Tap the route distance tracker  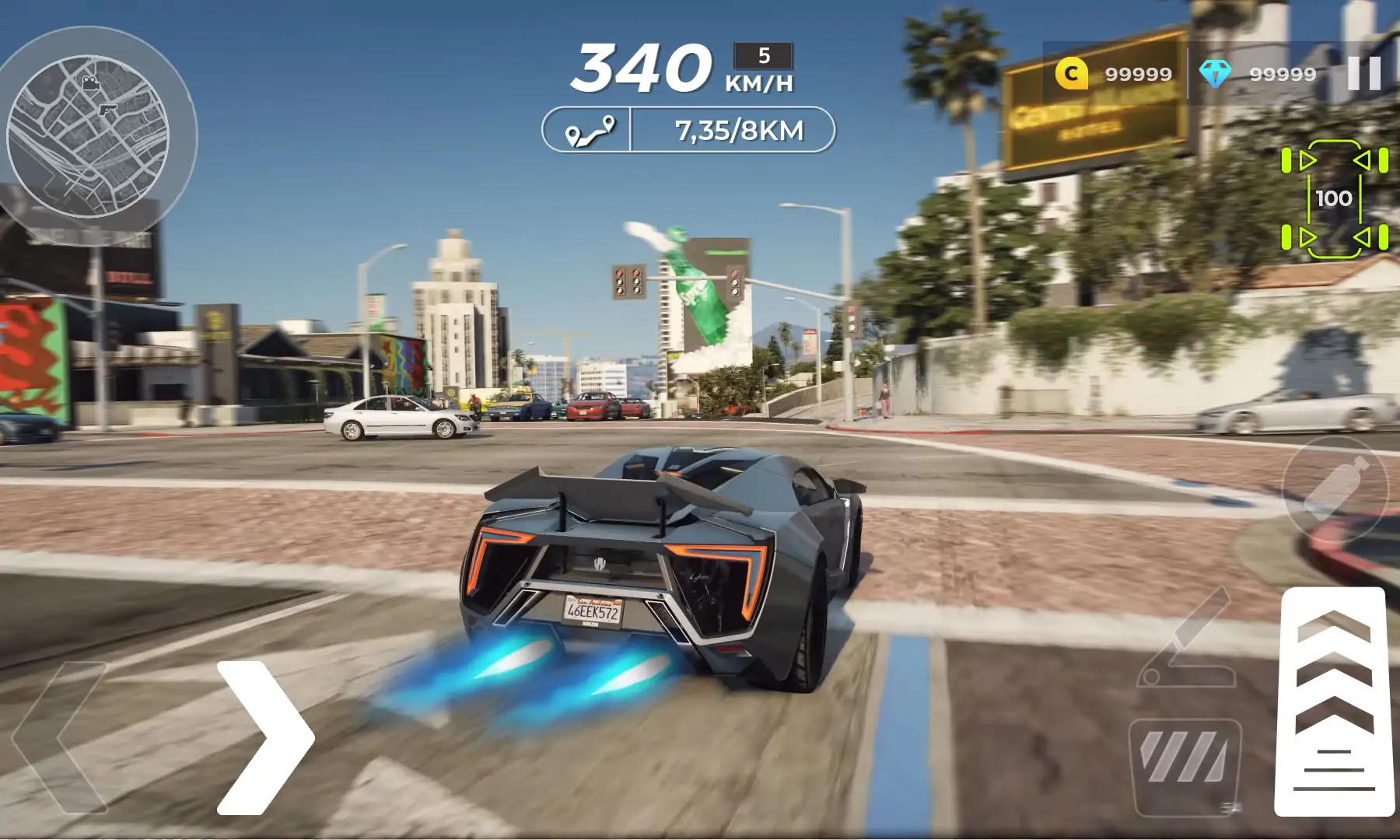(x=688, y=130)
